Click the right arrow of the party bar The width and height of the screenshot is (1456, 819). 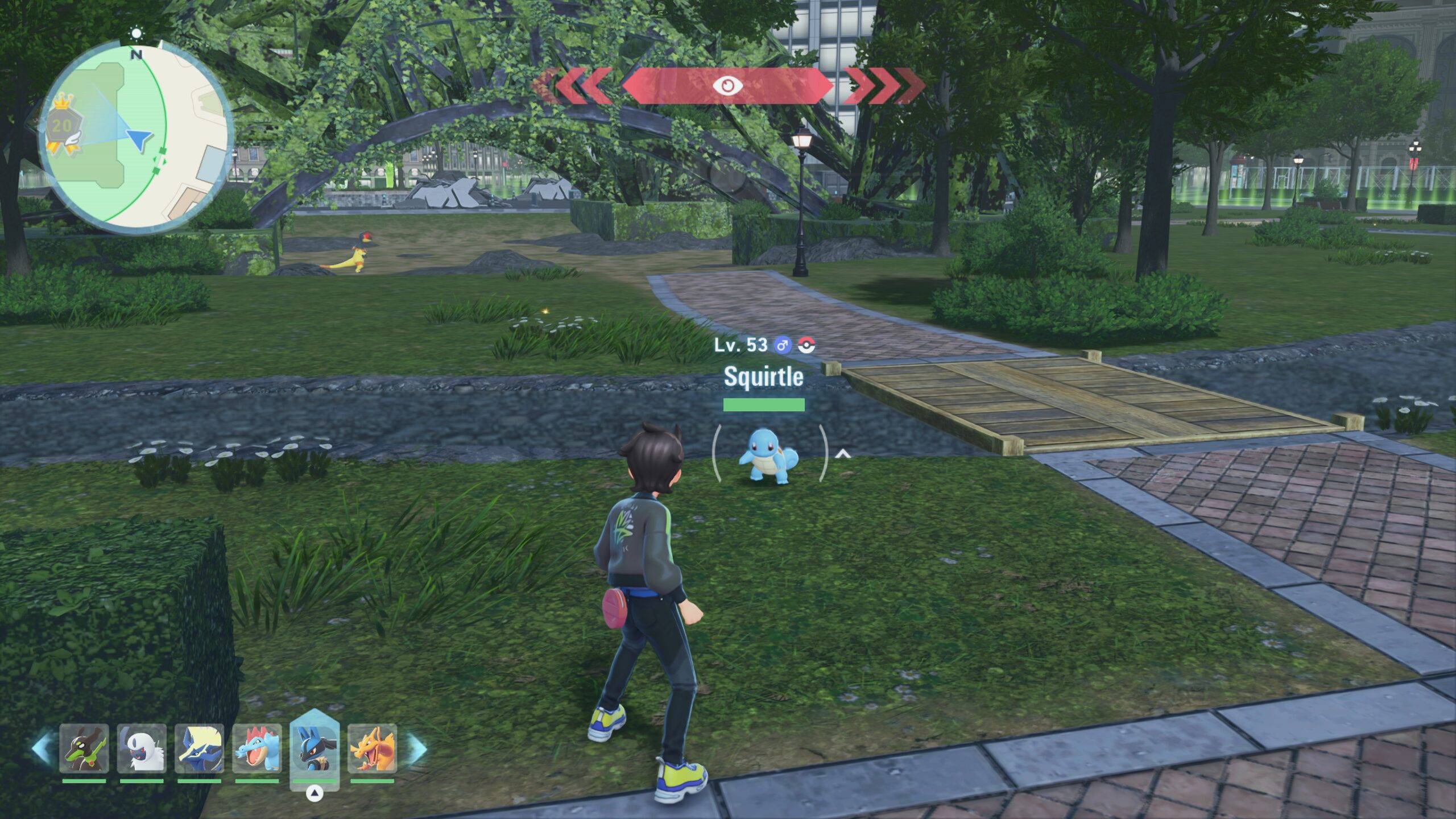416,748
